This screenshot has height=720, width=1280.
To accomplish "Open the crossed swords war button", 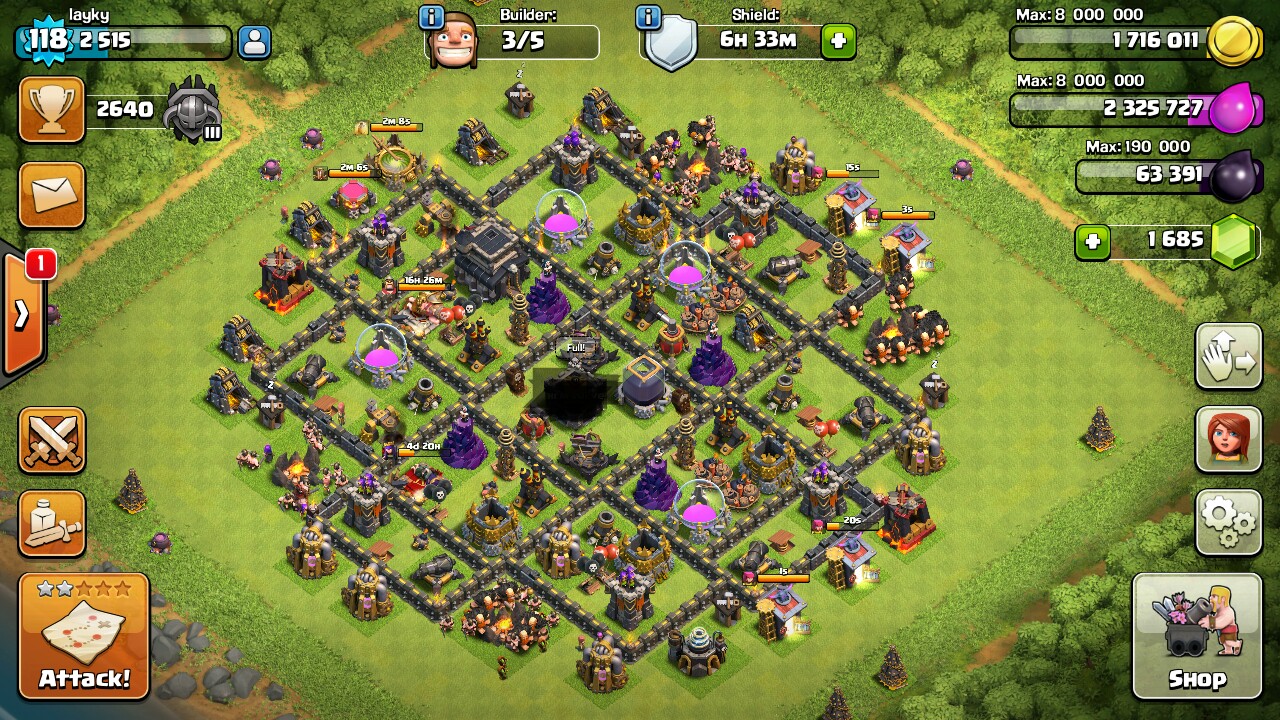I will (51, 440).
